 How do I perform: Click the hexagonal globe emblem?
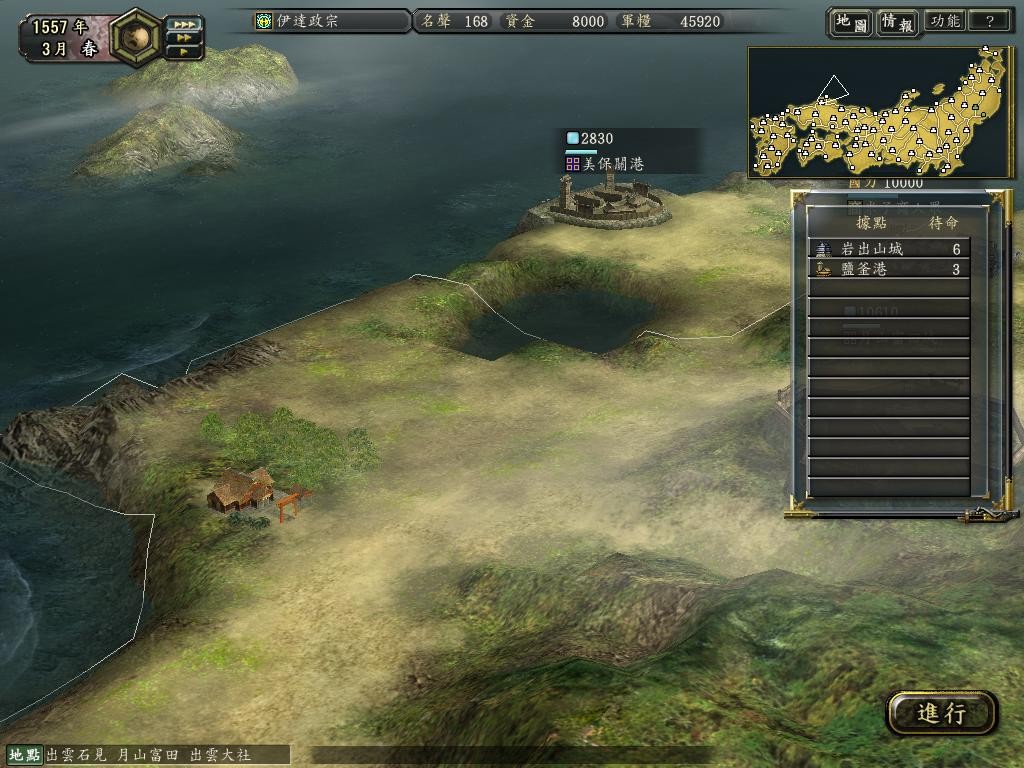point(133,35)
